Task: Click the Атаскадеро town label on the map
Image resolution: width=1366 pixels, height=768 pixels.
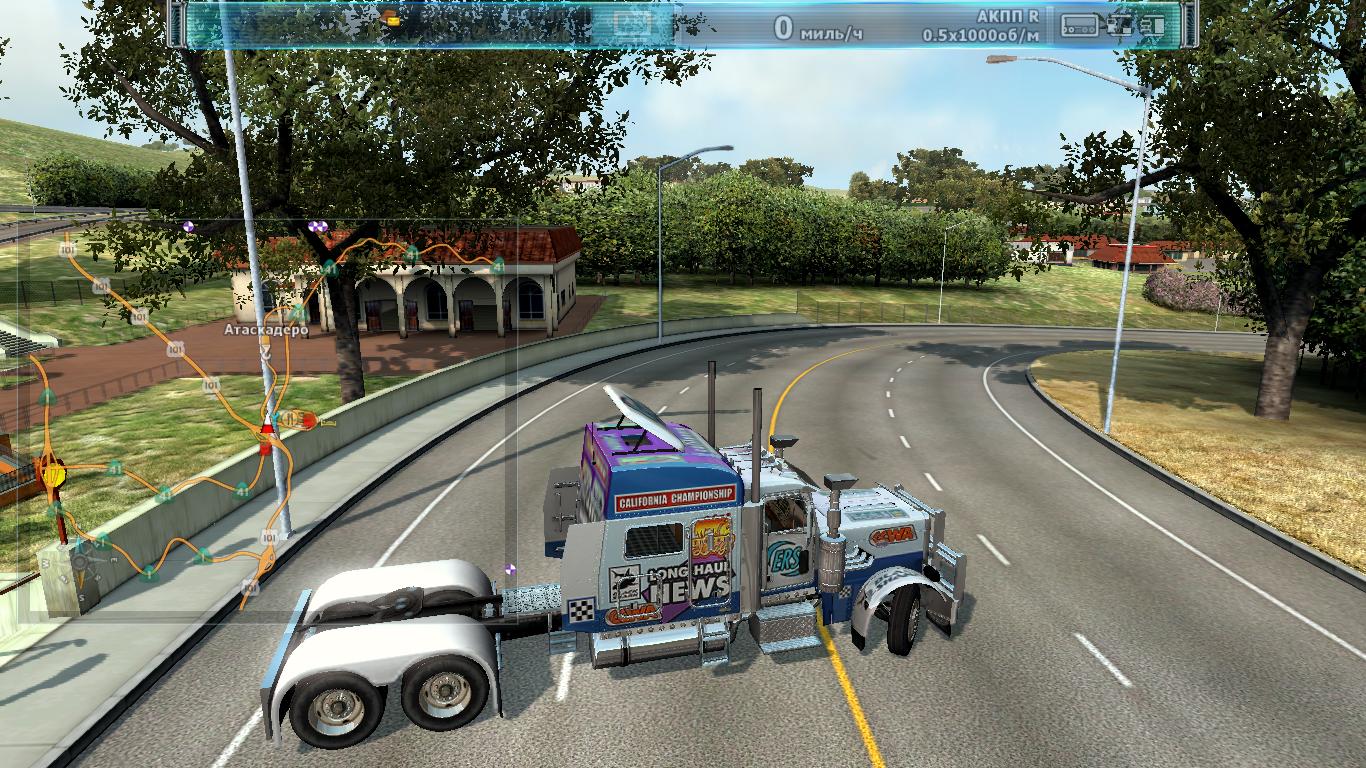Action: coord(265,328)
